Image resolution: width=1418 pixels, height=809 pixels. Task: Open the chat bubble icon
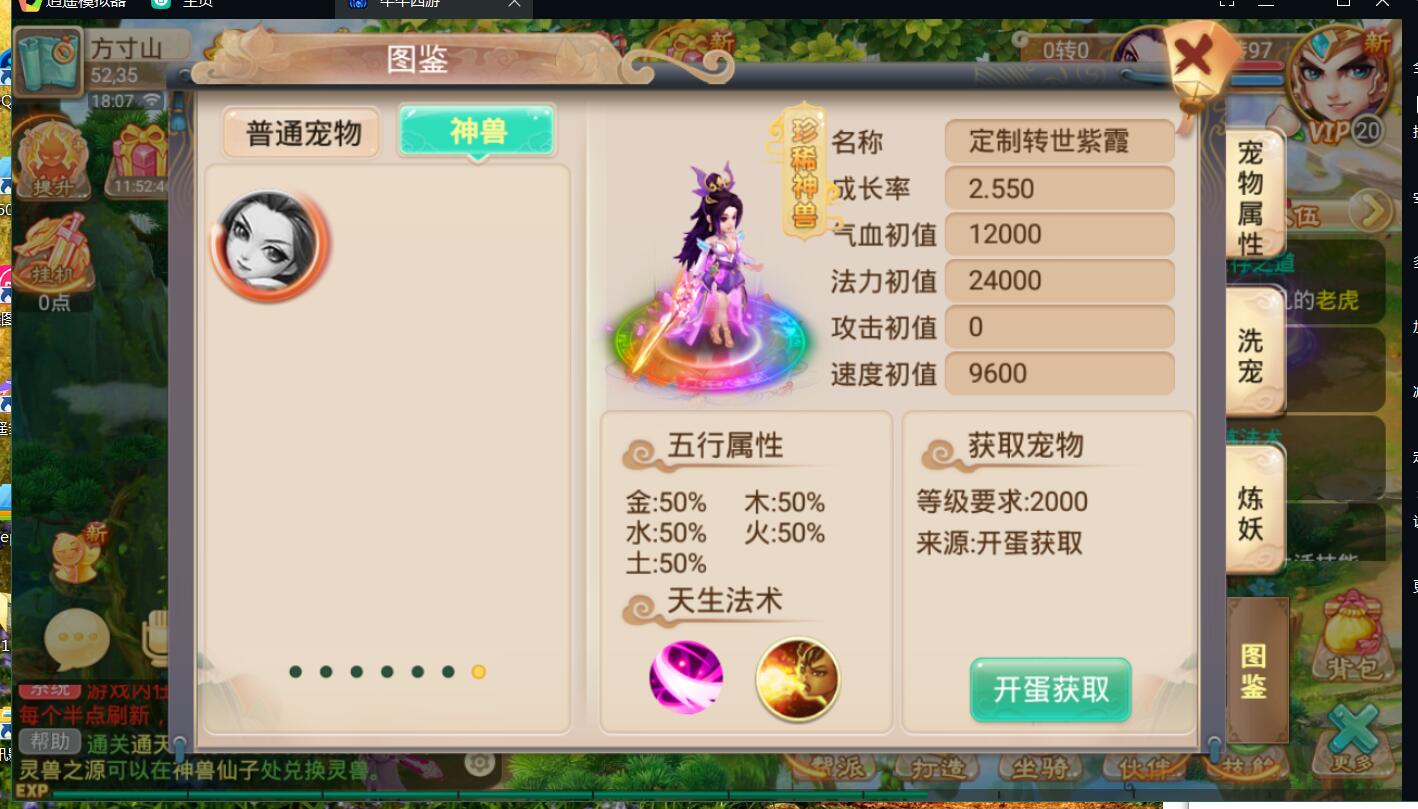pyautogui.click(x=76, y=637)
